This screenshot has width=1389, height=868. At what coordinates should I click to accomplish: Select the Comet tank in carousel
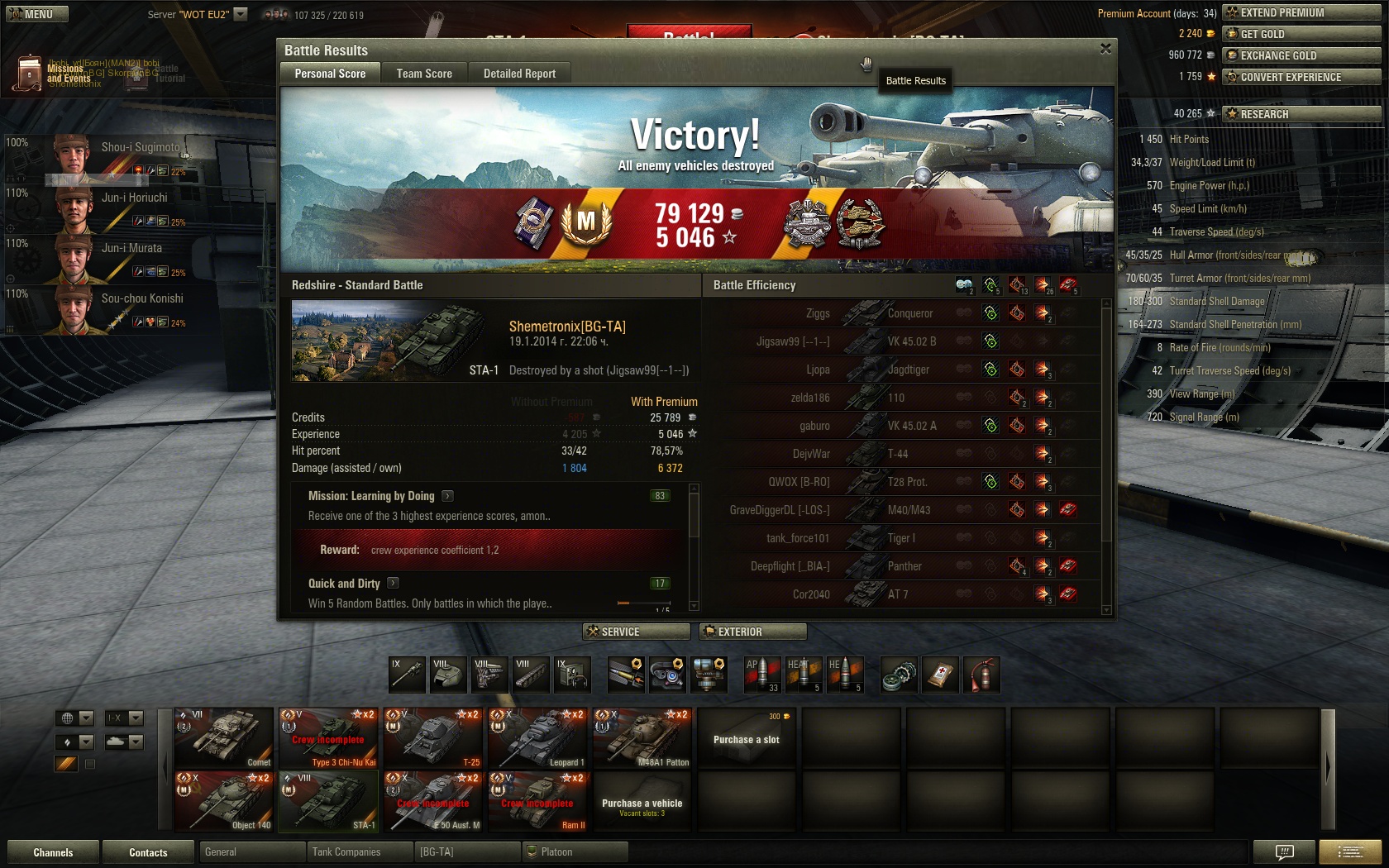point(224,738)
